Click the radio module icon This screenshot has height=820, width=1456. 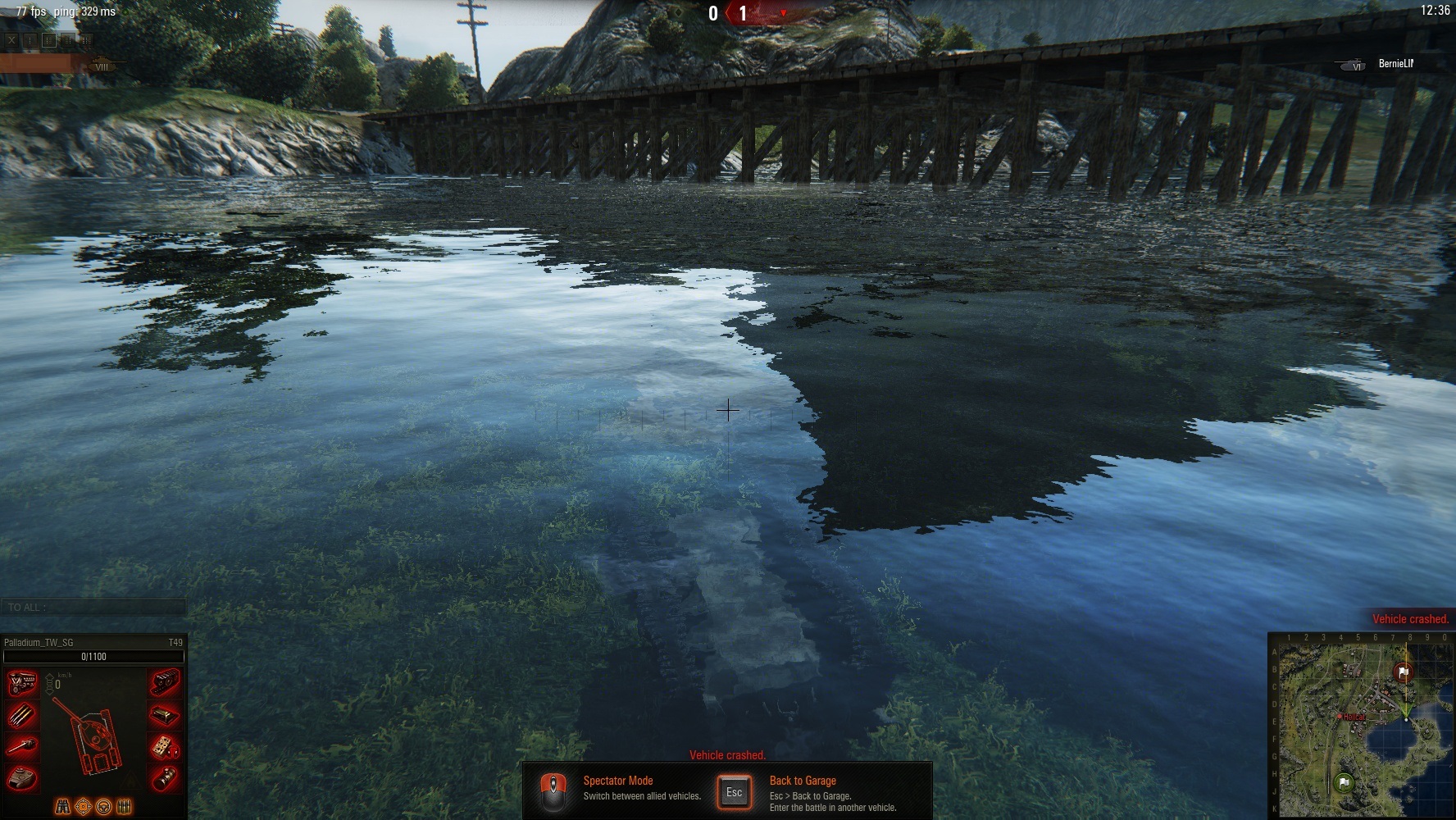pyautogui.click(x=165, y=747)
